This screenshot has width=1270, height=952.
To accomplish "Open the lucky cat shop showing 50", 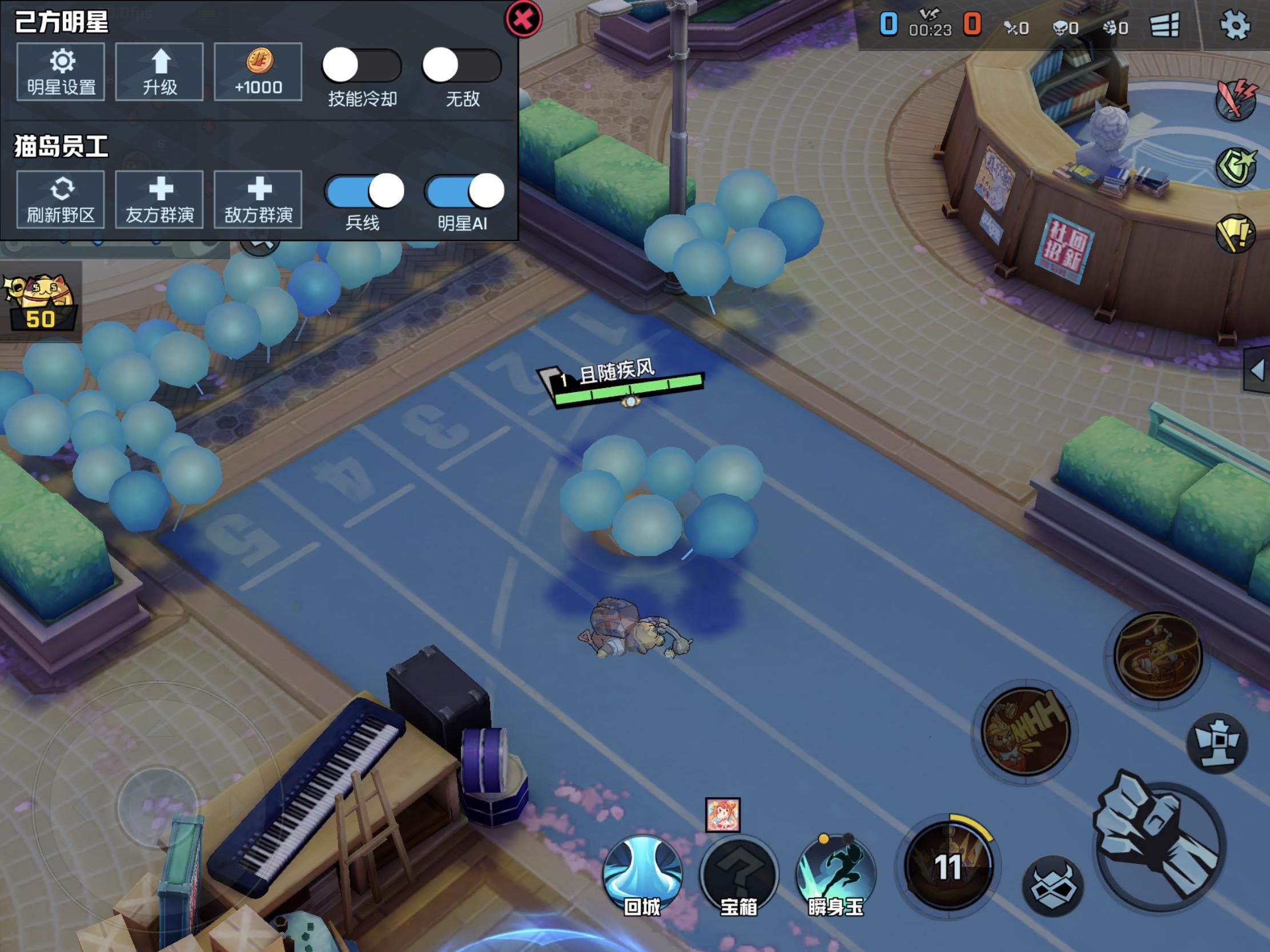I will pyautogui.click(x=40, y=302).
